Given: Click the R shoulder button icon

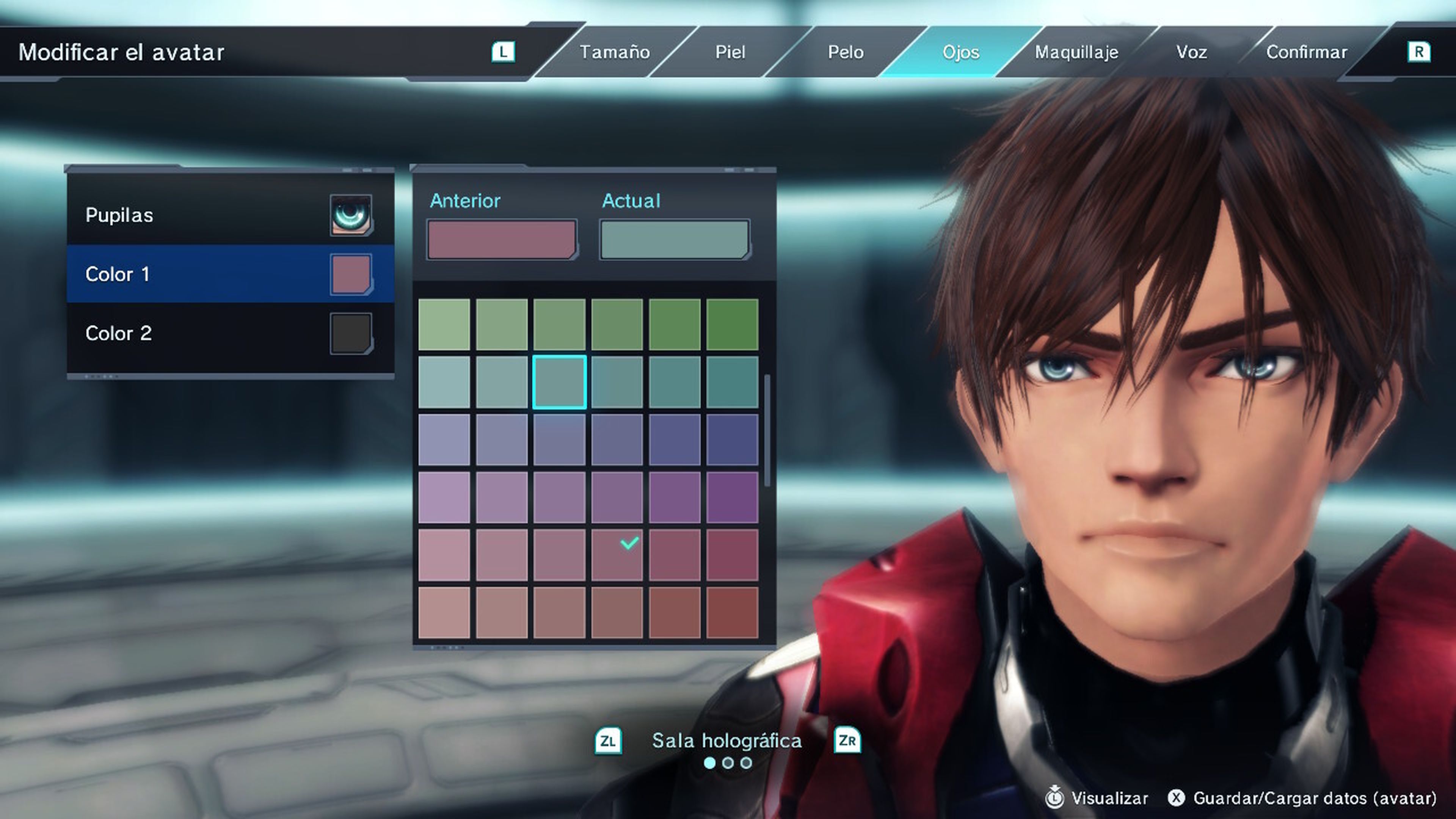Looking at the screenshot, I should pos(1419,52).
